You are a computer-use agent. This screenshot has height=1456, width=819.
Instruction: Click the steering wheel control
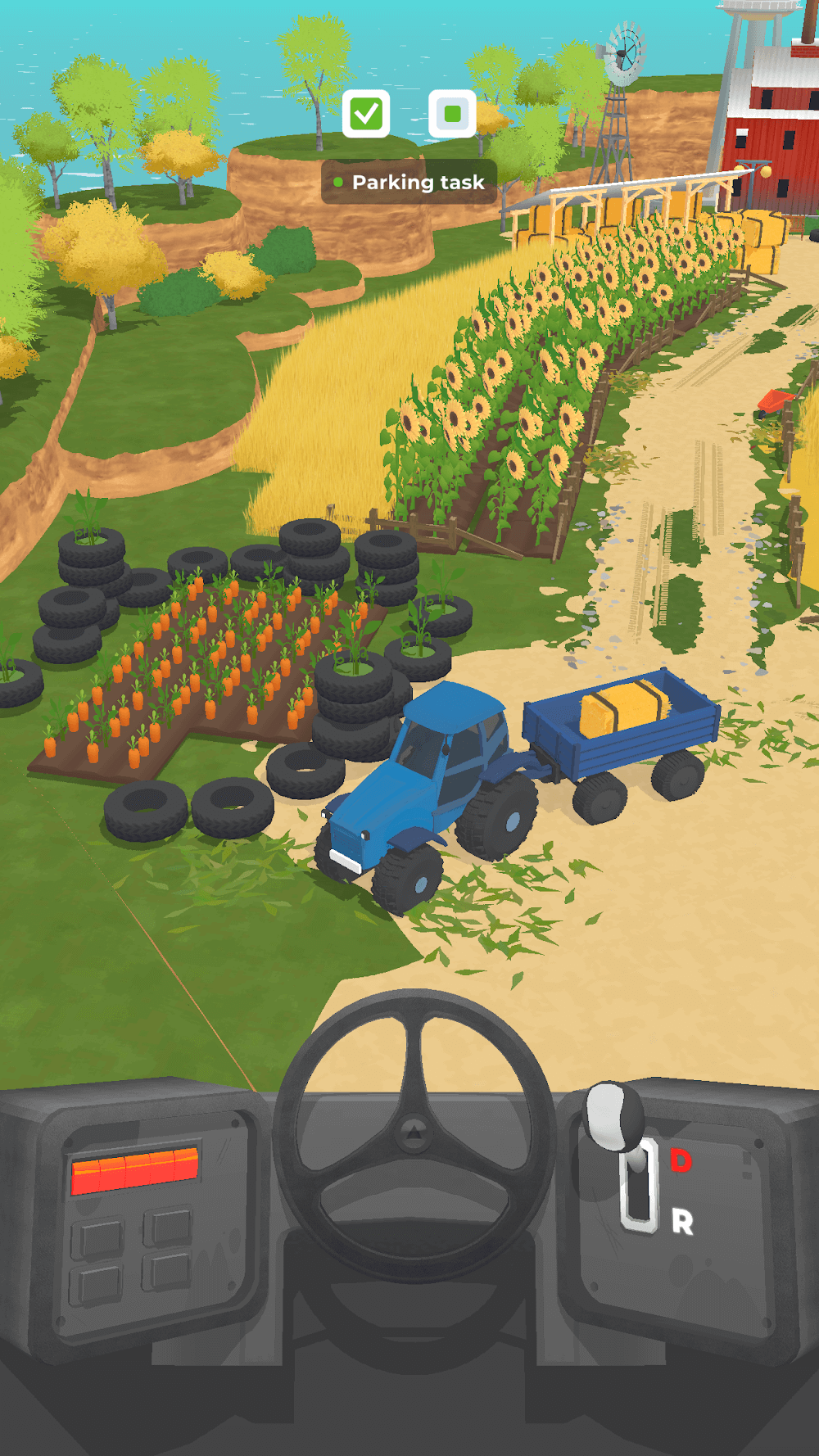(x=414, y=1134)
